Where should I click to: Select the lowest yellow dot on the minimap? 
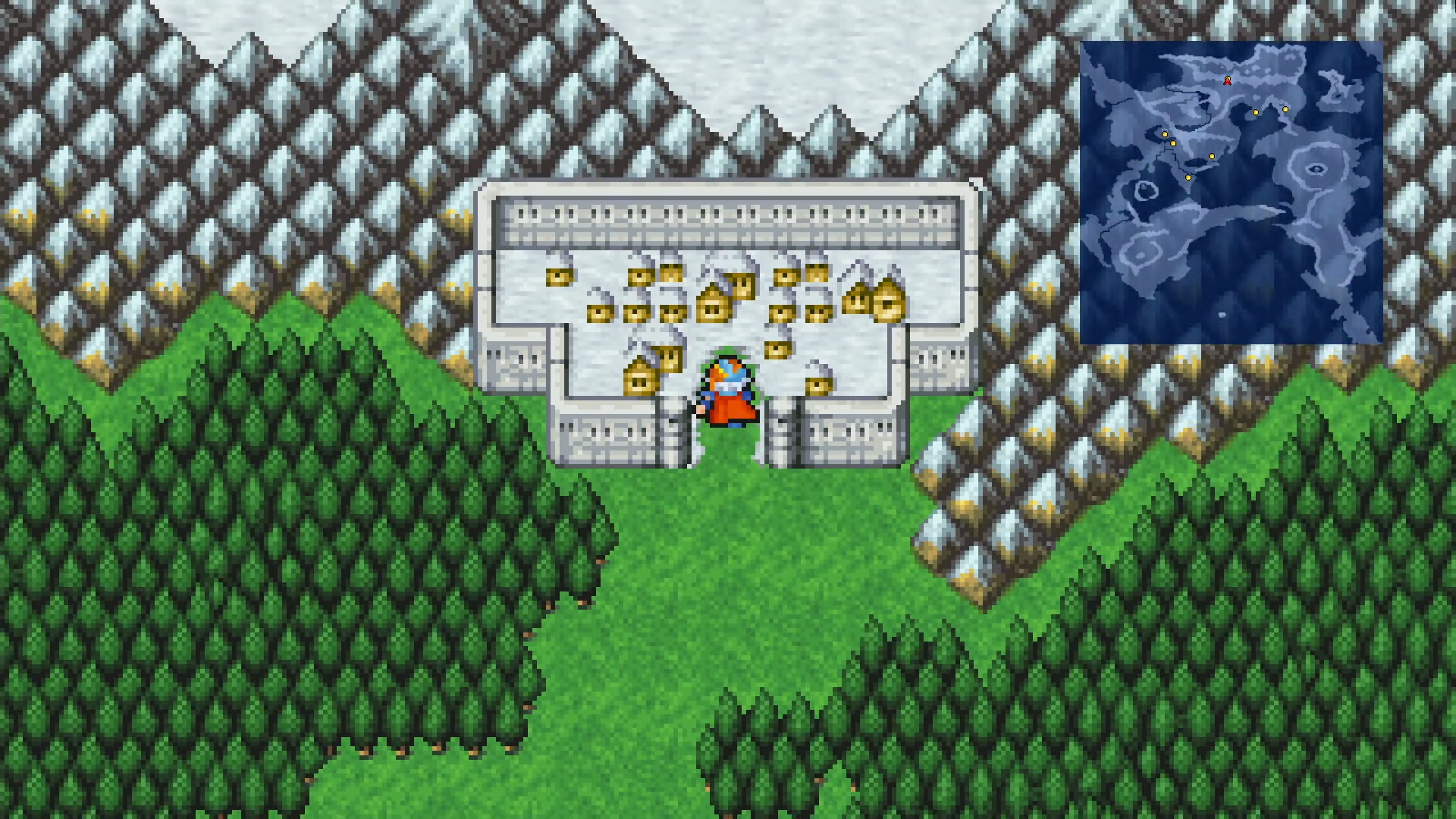(x=1188, y=177)
